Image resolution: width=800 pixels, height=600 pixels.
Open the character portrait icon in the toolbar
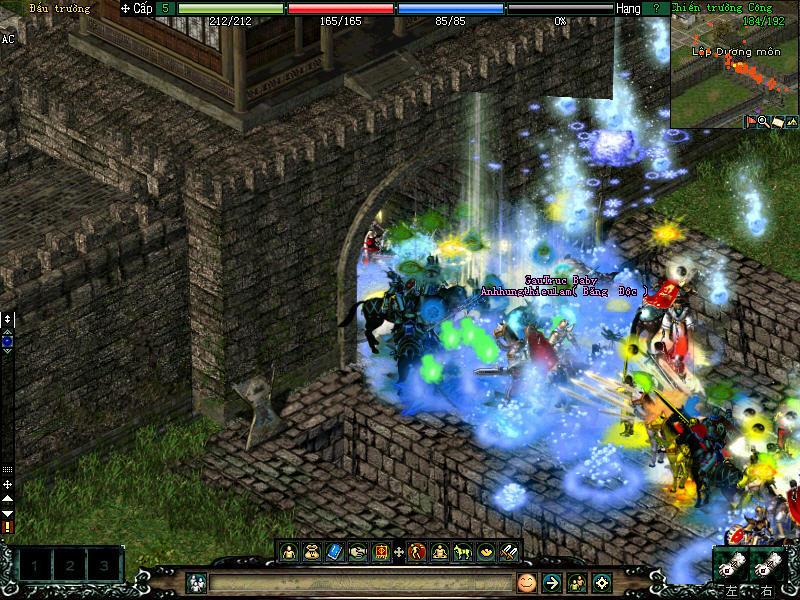[x=289, y=551]
